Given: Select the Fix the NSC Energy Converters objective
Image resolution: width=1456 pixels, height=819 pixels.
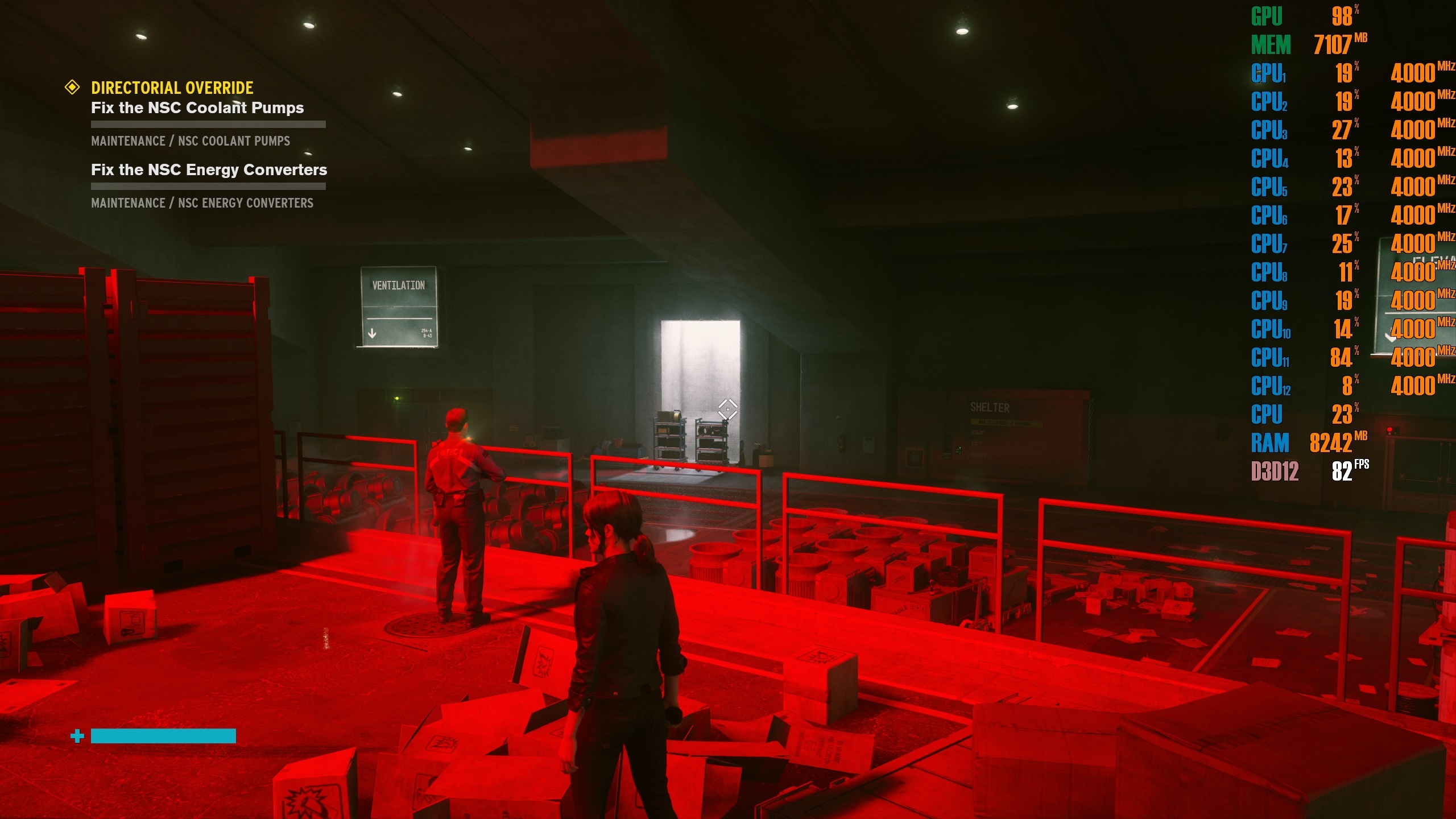Looking at the screenshot, I should pyautogui.click(x=208, y=169).
